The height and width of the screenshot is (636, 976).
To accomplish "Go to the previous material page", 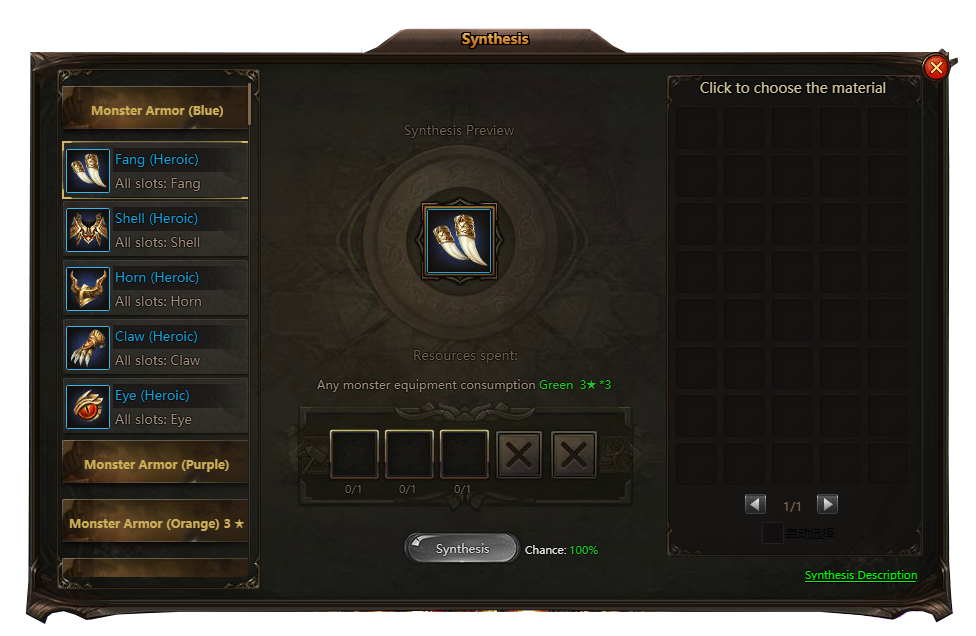I will tap(755, 505).
